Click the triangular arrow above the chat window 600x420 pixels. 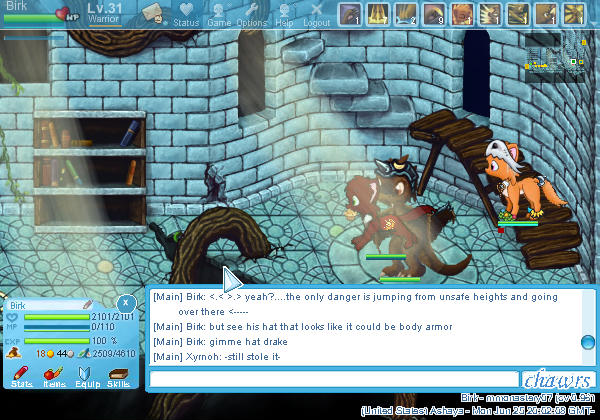coord(230,279)
